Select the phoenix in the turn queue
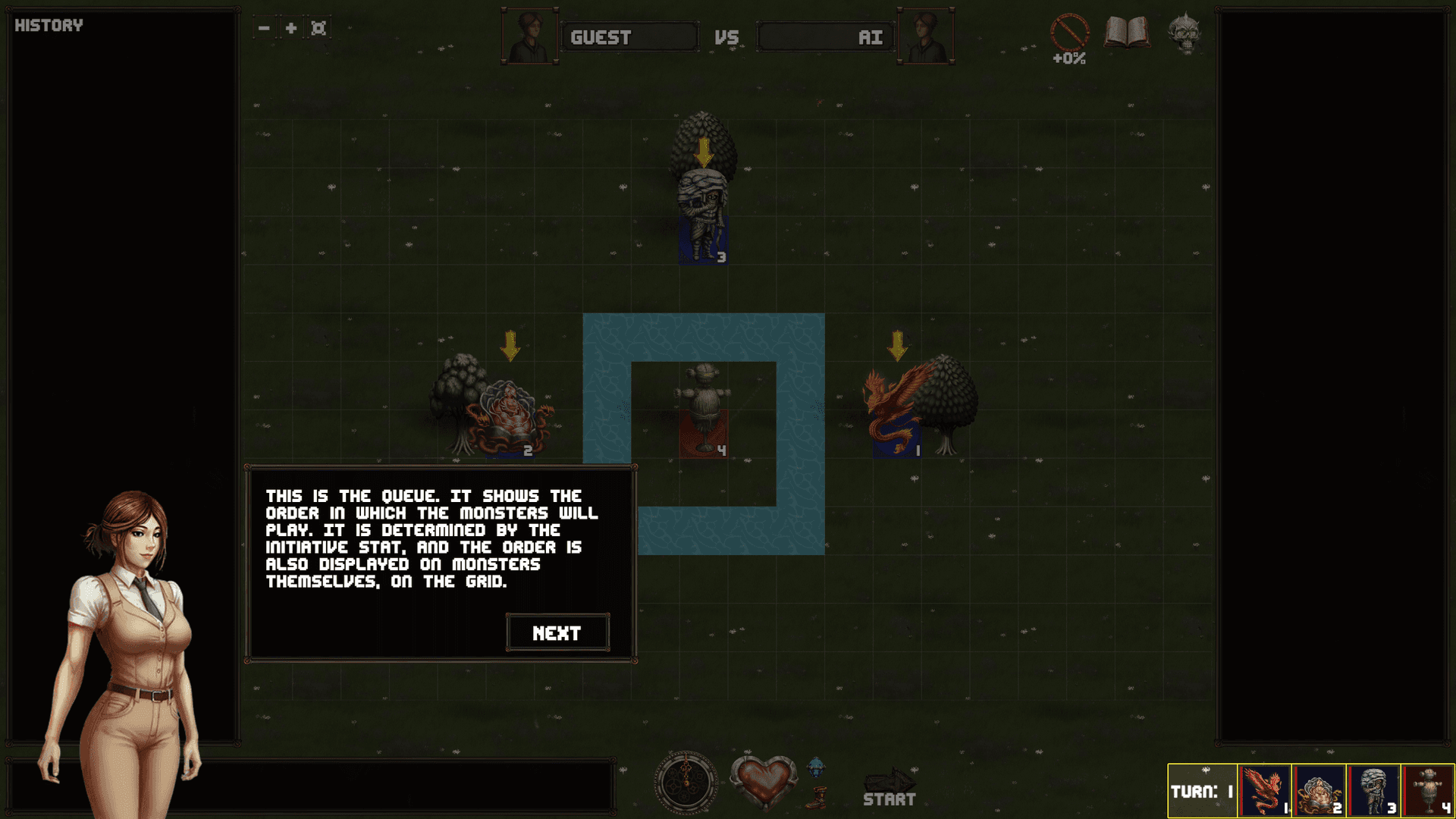Image resolution: width=1456 pixels, height=819 pixels. (1264, 790)
